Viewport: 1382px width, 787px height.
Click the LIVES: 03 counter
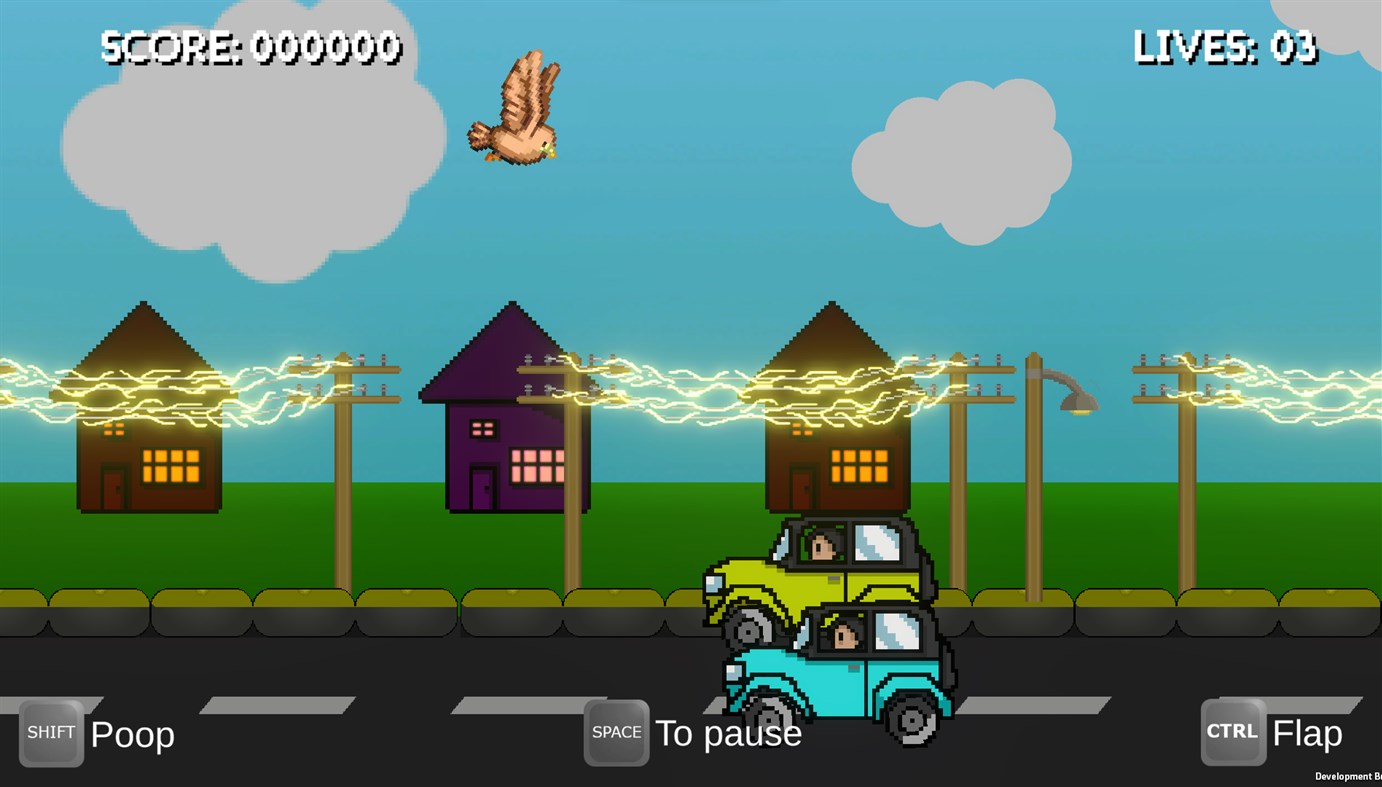[1225, 44]
